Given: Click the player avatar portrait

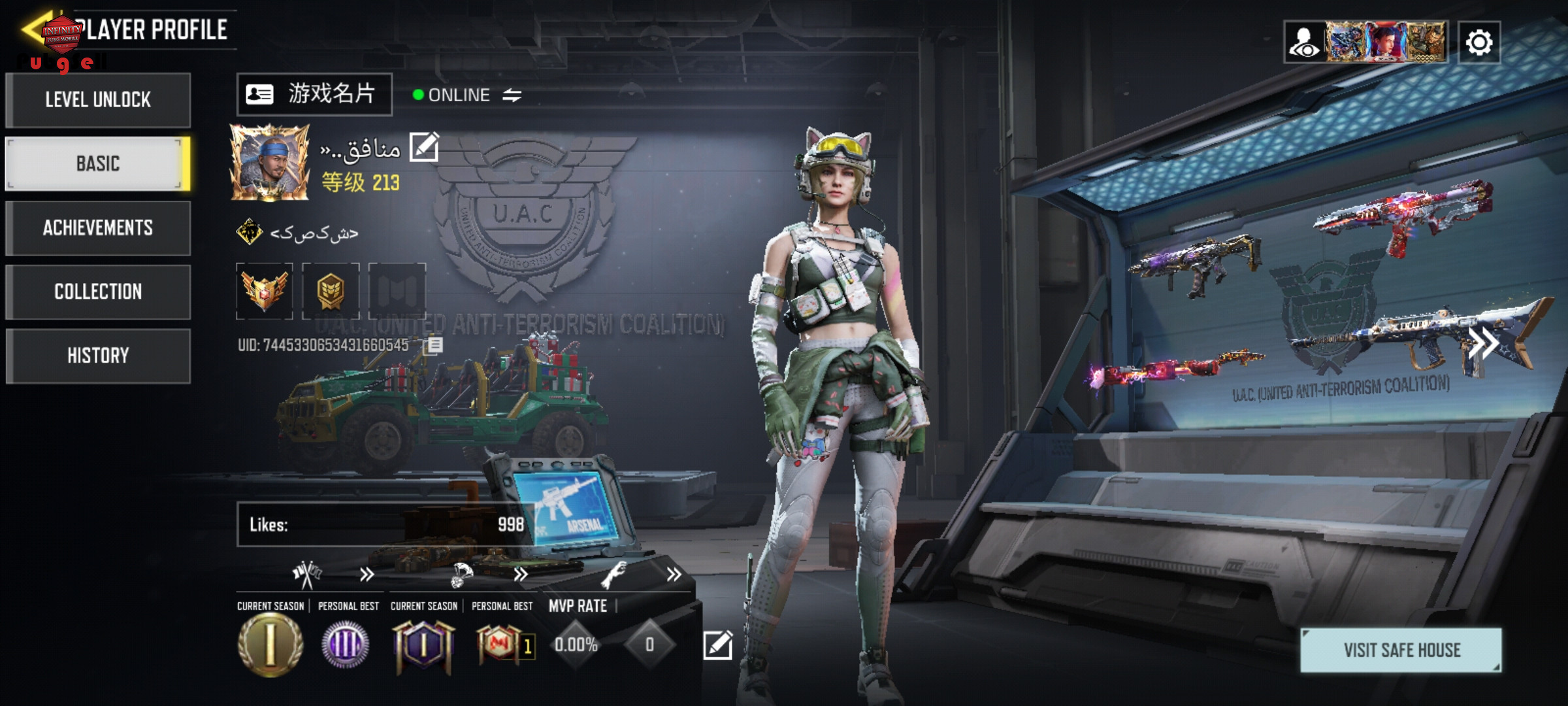Looking at the screenshot, I should 269,162.
